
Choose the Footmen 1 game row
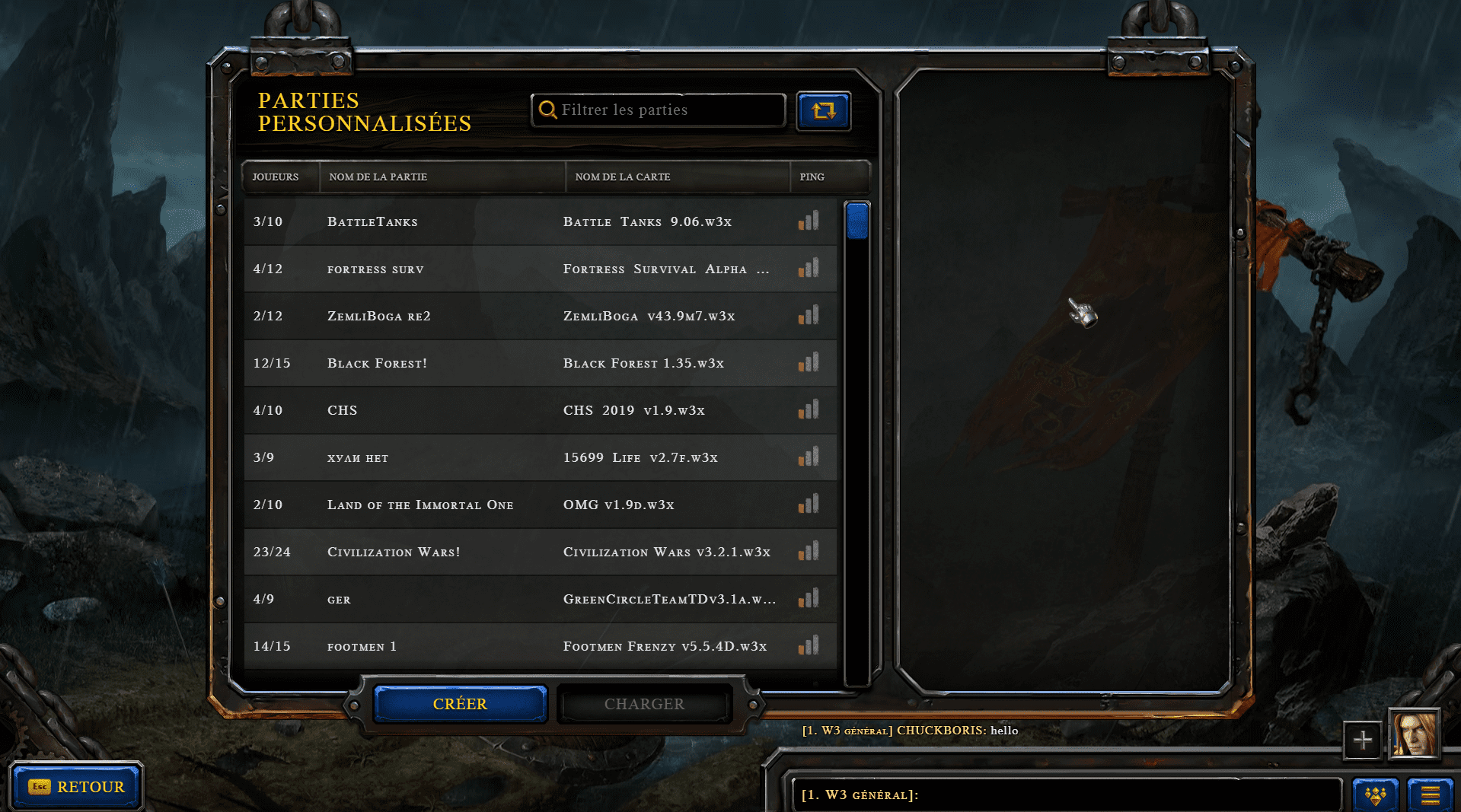point(541,646)
